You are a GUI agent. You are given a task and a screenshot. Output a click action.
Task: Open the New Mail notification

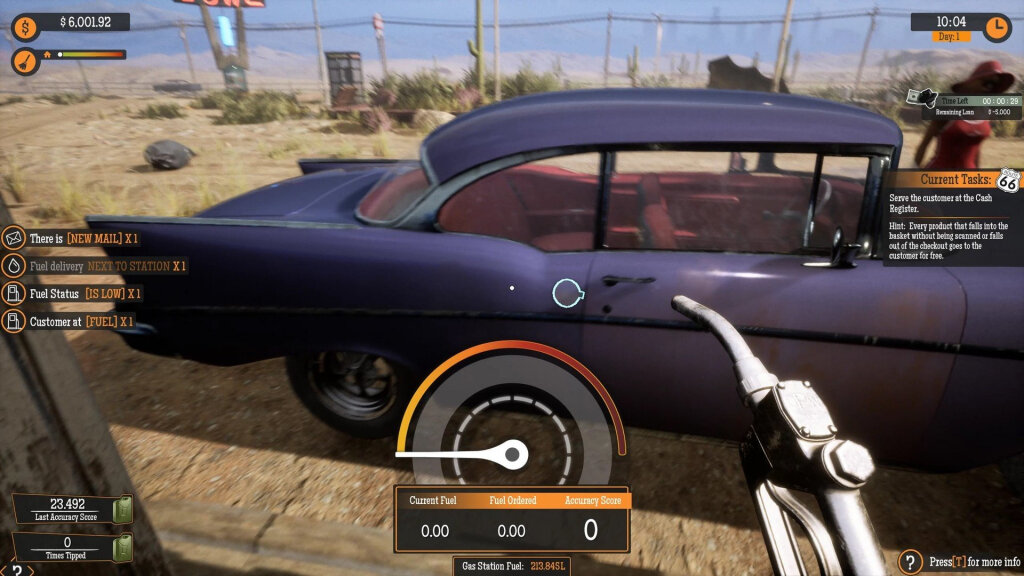72,238
